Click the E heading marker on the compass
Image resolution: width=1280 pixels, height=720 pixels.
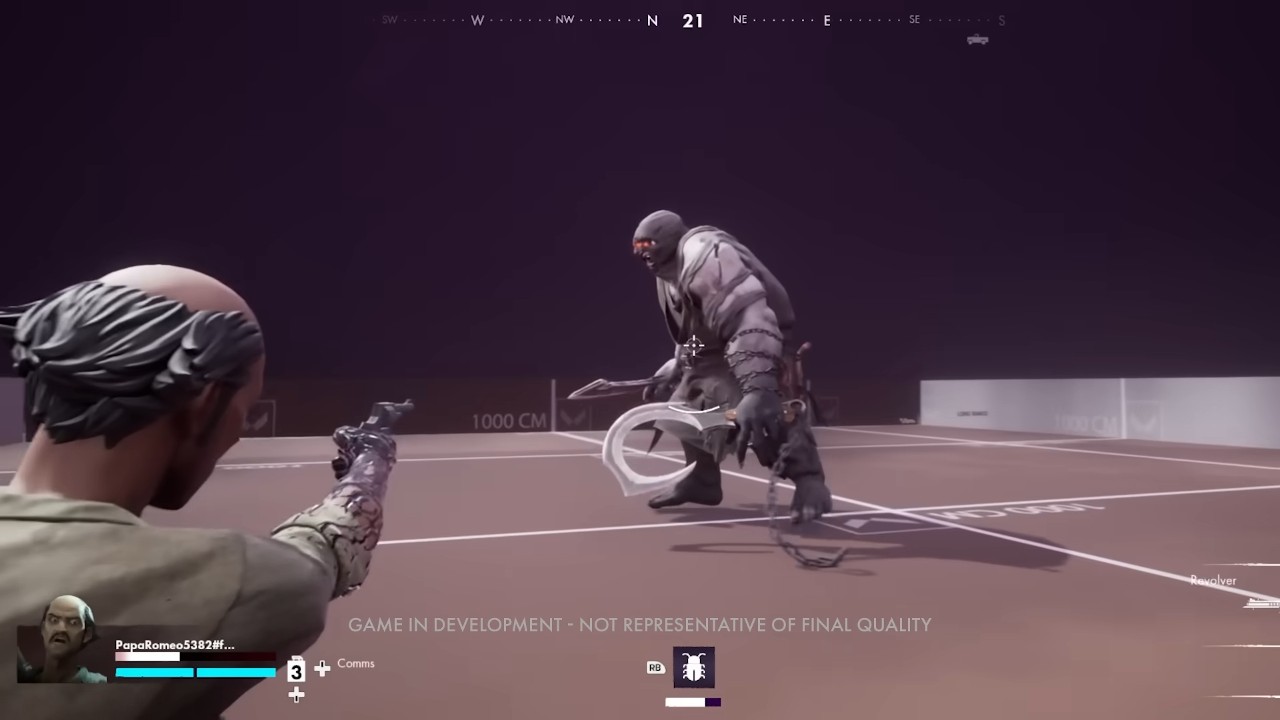tap(826, 20)
